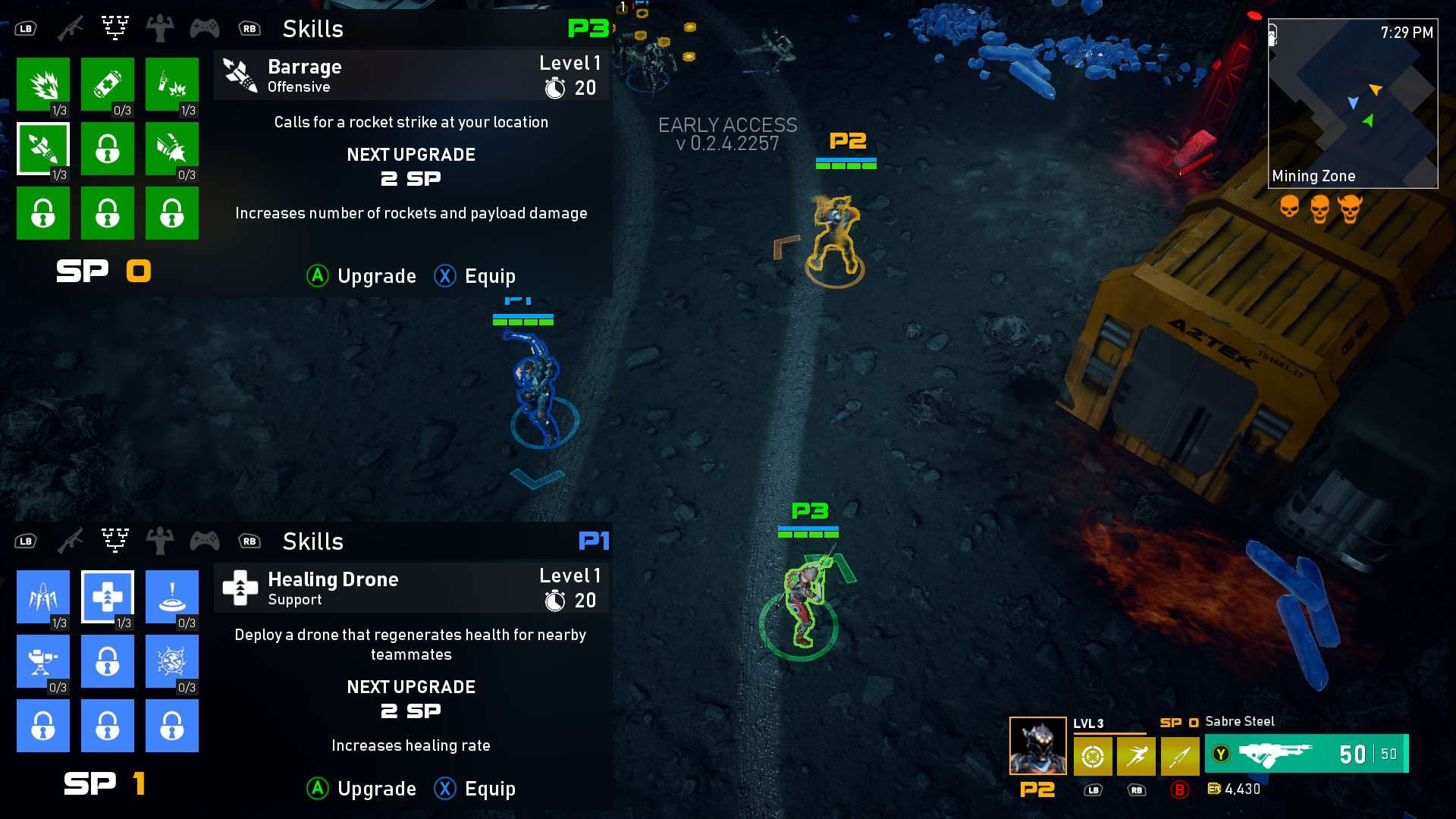Select the attack drone skill showing 1/3
Screen dimensions: 1456x819
click(x=43, y=597)
